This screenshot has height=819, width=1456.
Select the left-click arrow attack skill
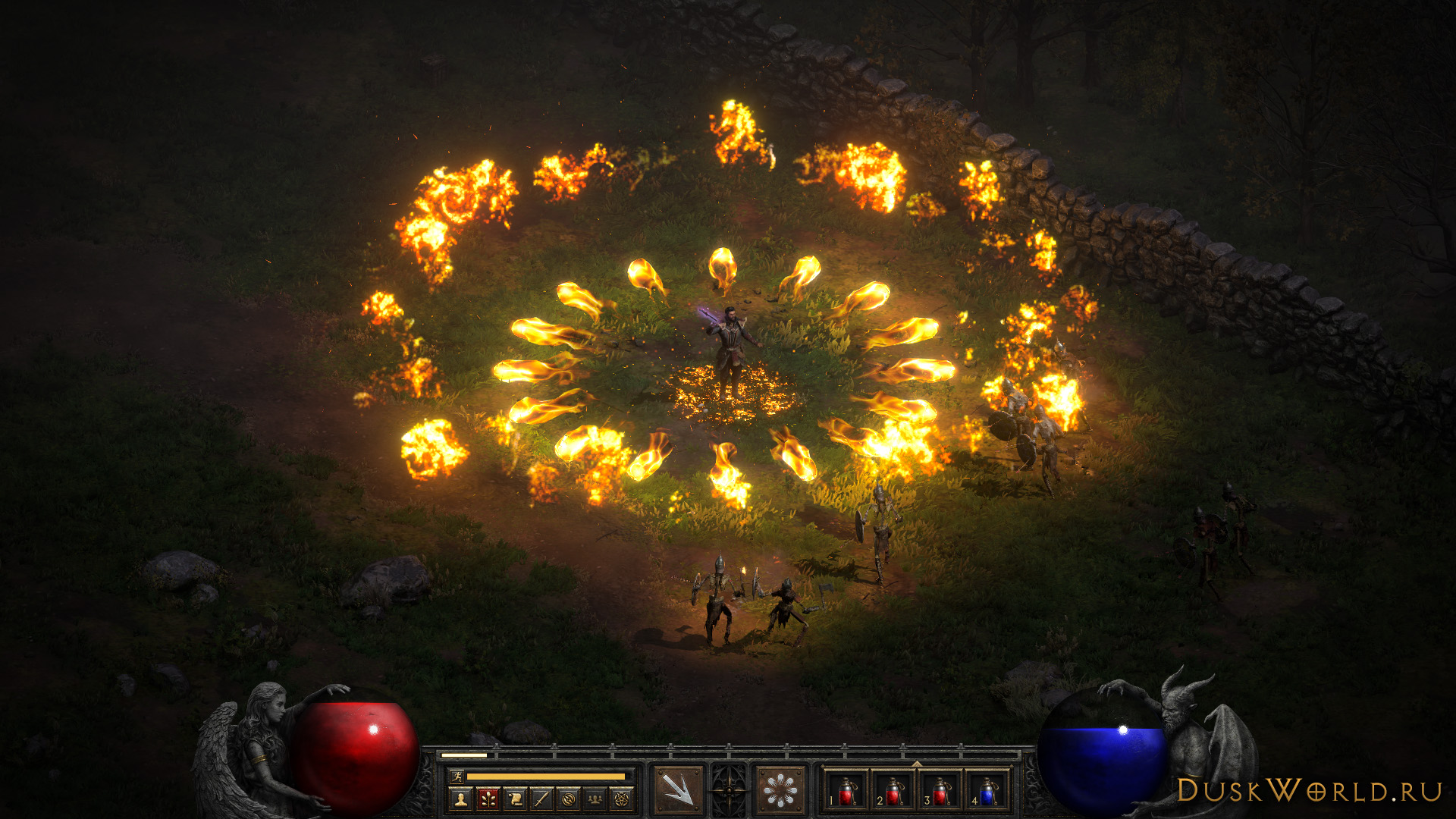tap(677, 790)
